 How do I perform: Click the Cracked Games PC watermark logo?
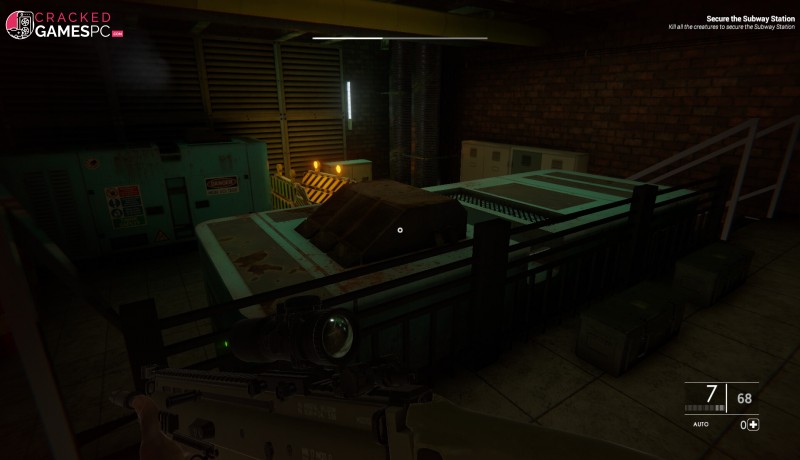click(64, 25)
